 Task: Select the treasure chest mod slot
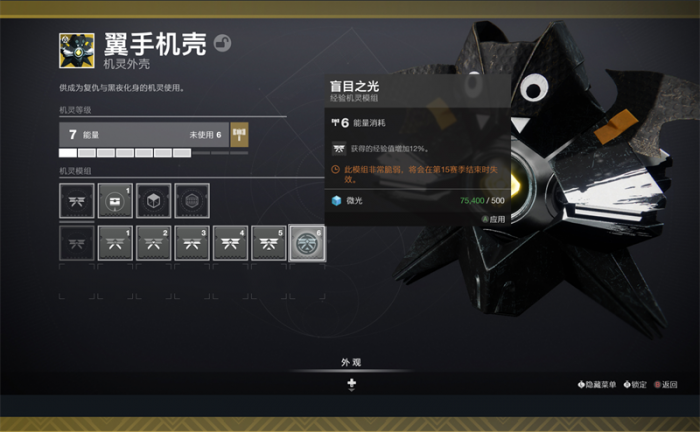[x=115, y=201]
